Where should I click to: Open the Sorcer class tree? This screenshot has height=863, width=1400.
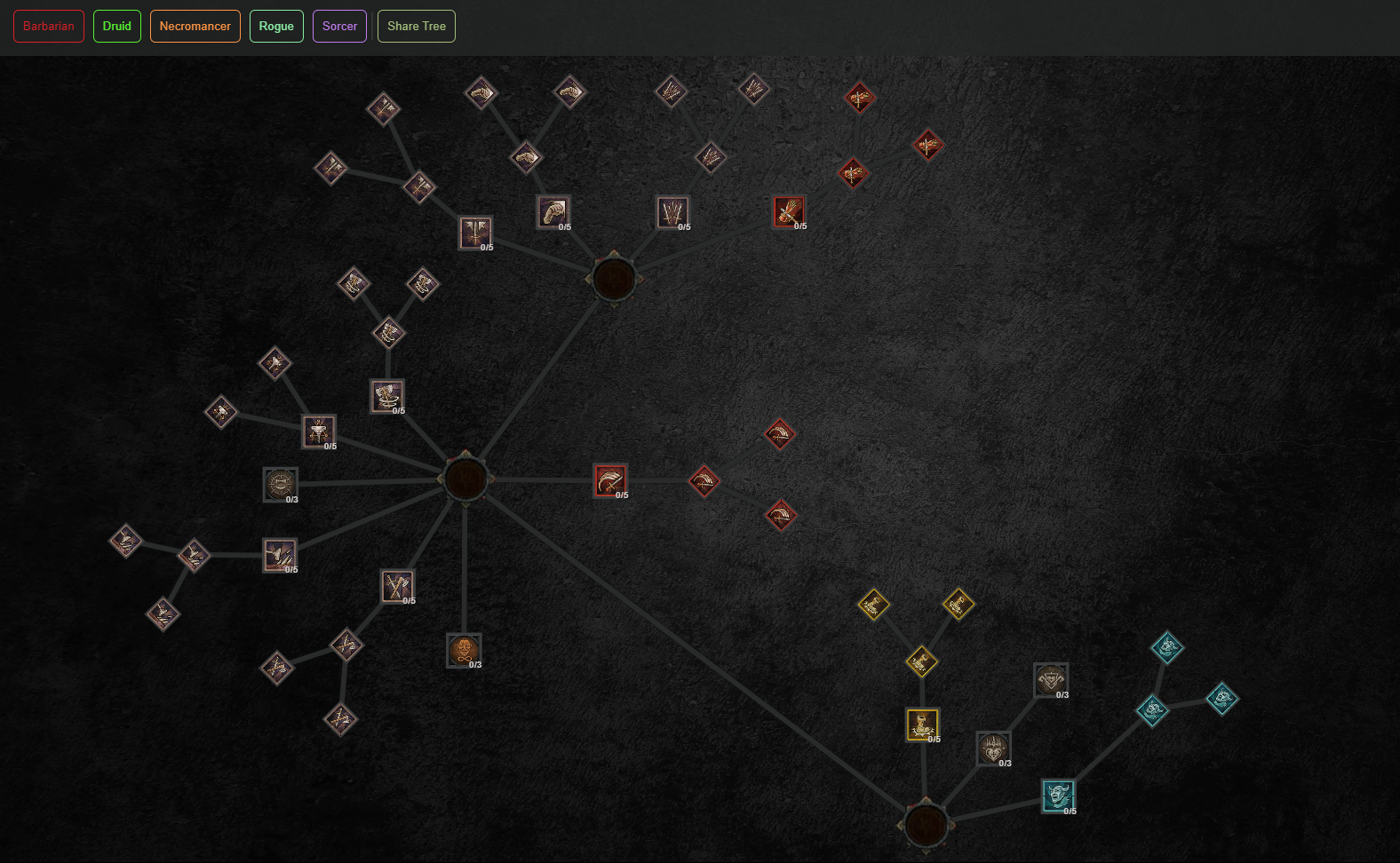click(339, 26)
